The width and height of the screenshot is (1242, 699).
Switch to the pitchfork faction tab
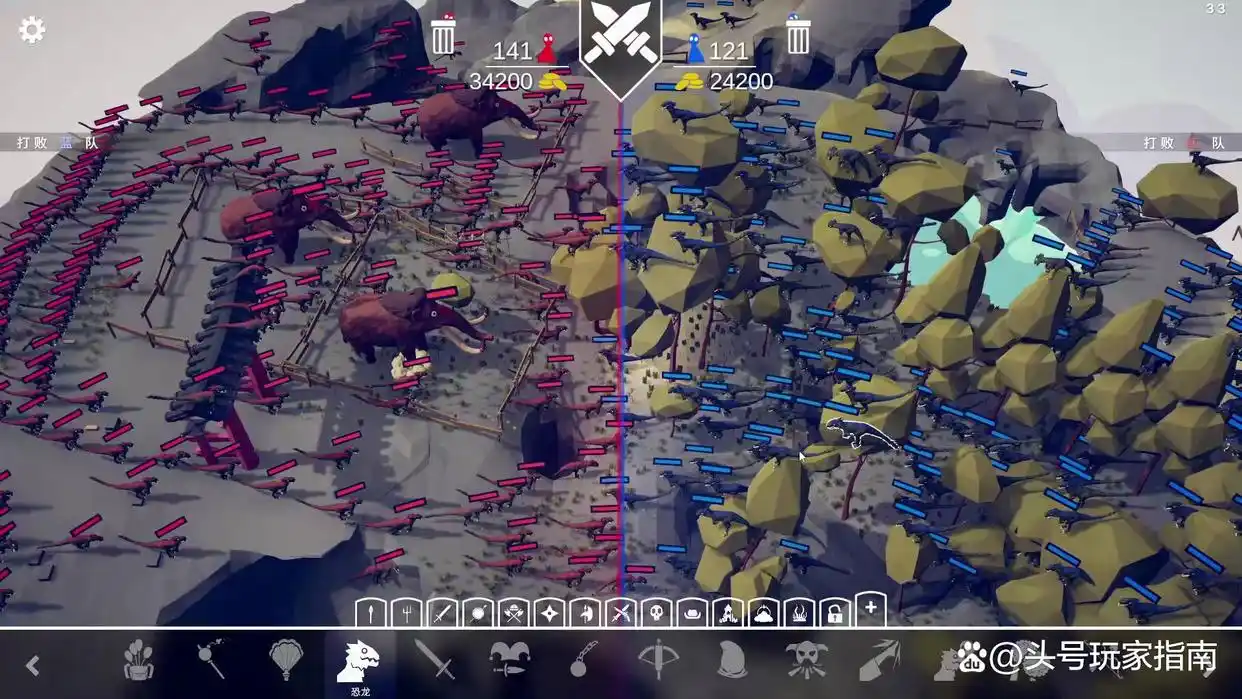coord(404,612)
